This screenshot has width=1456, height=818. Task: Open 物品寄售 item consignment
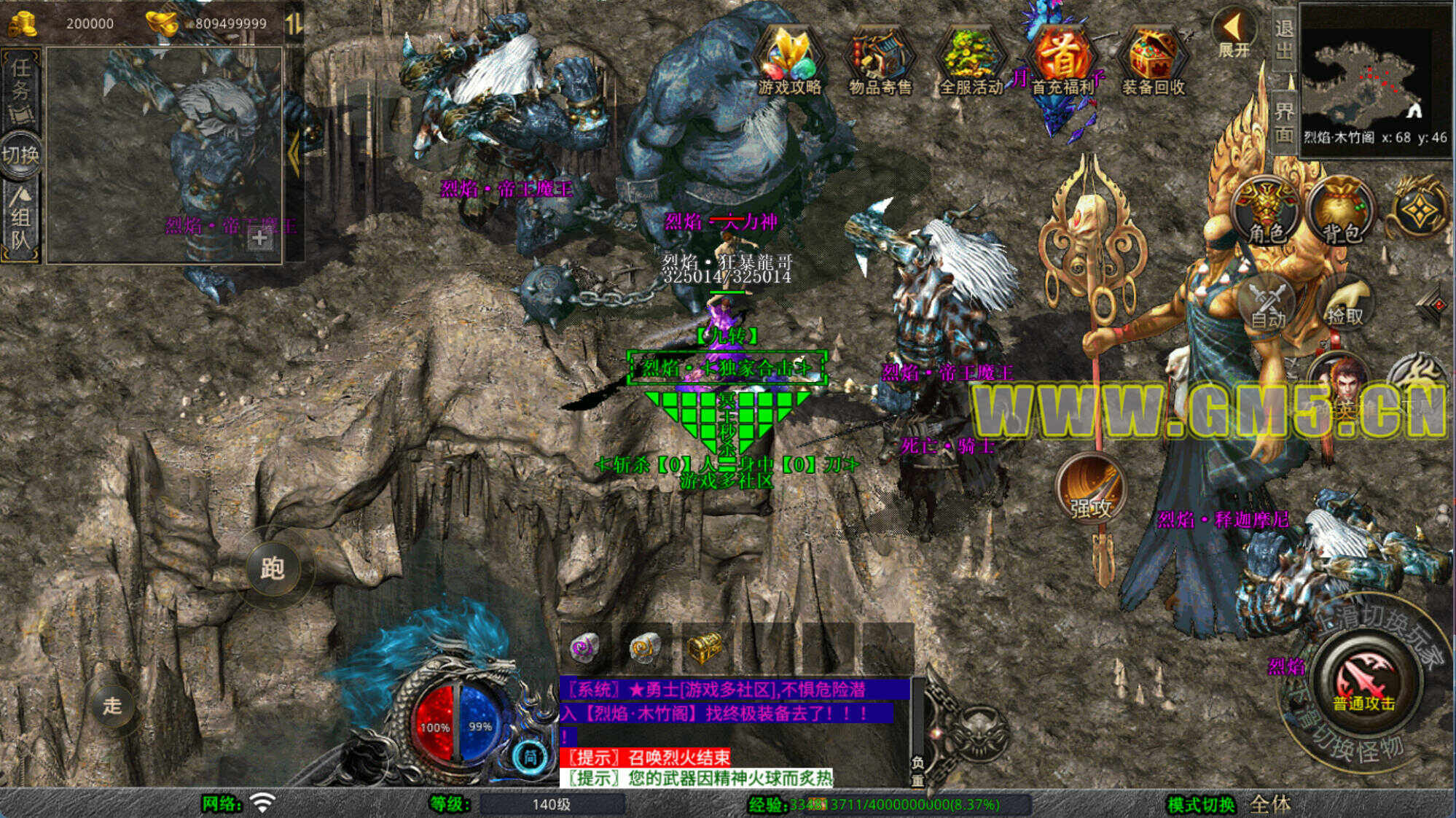click(x=880, y=62)
